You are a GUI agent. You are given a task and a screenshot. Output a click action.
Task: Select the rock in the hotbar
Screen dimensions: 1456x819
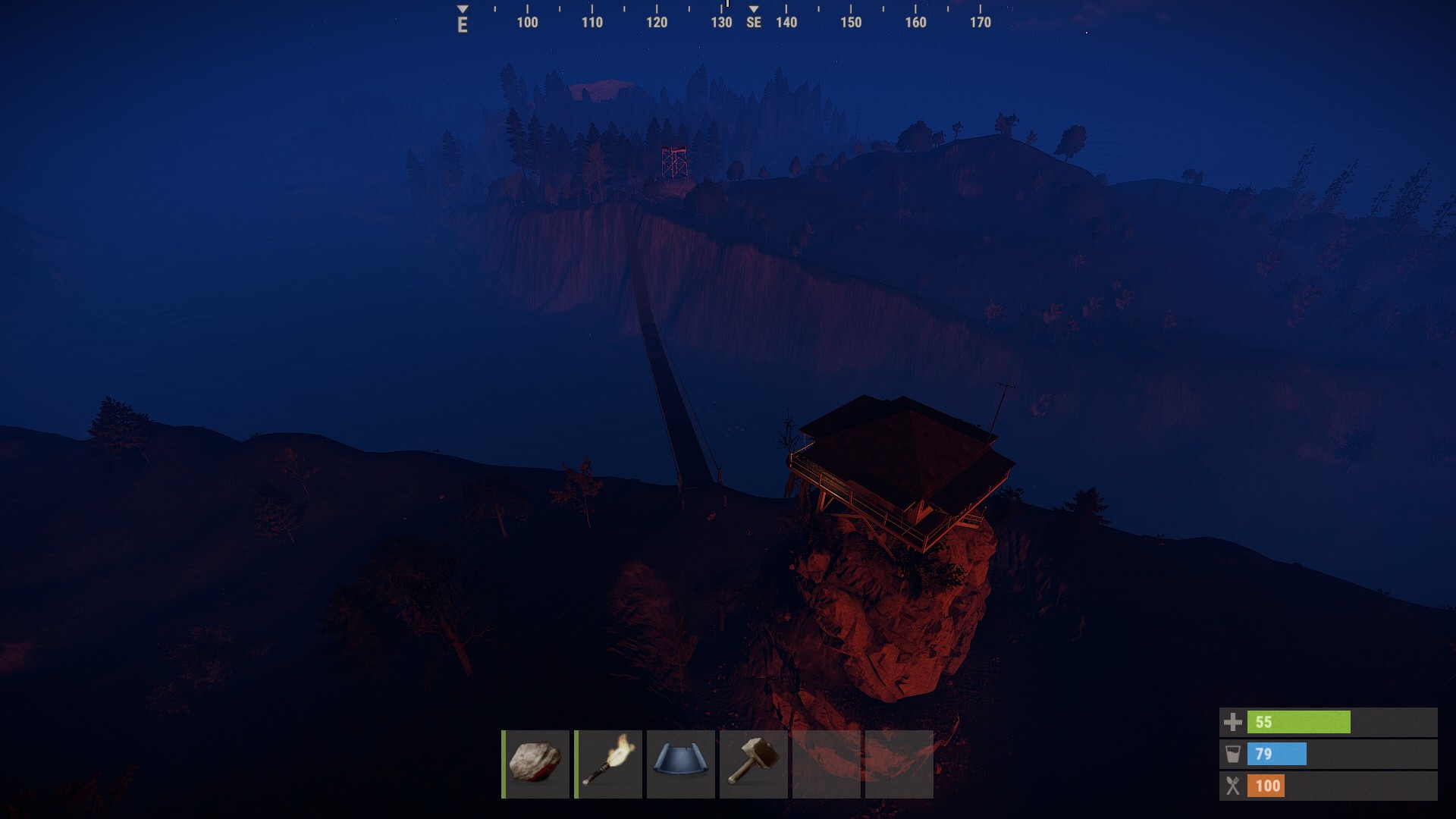(x=535, y=764)
